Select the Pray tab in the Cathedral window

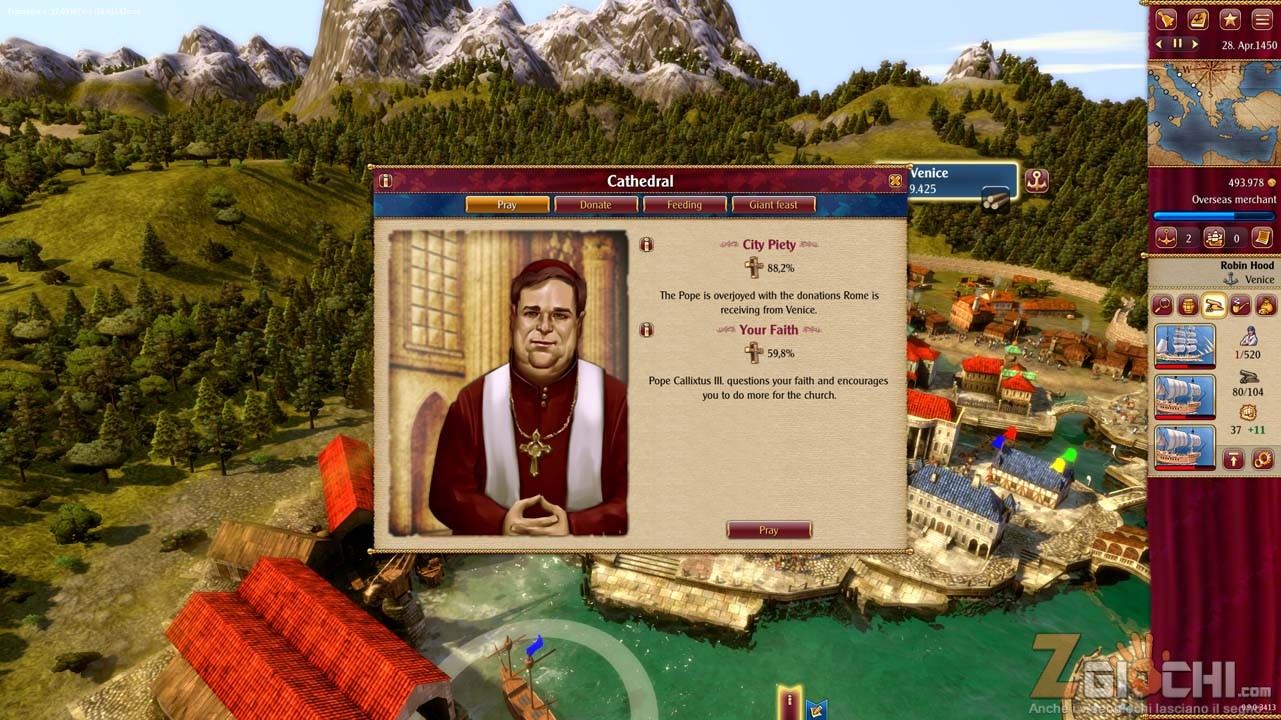click(x=507, y=205)
